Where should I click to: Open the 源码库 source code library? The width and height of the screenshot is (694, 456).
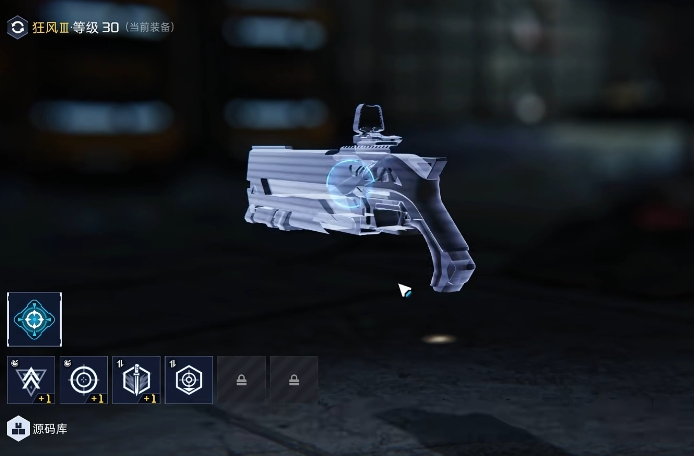[x=38, y=428]
